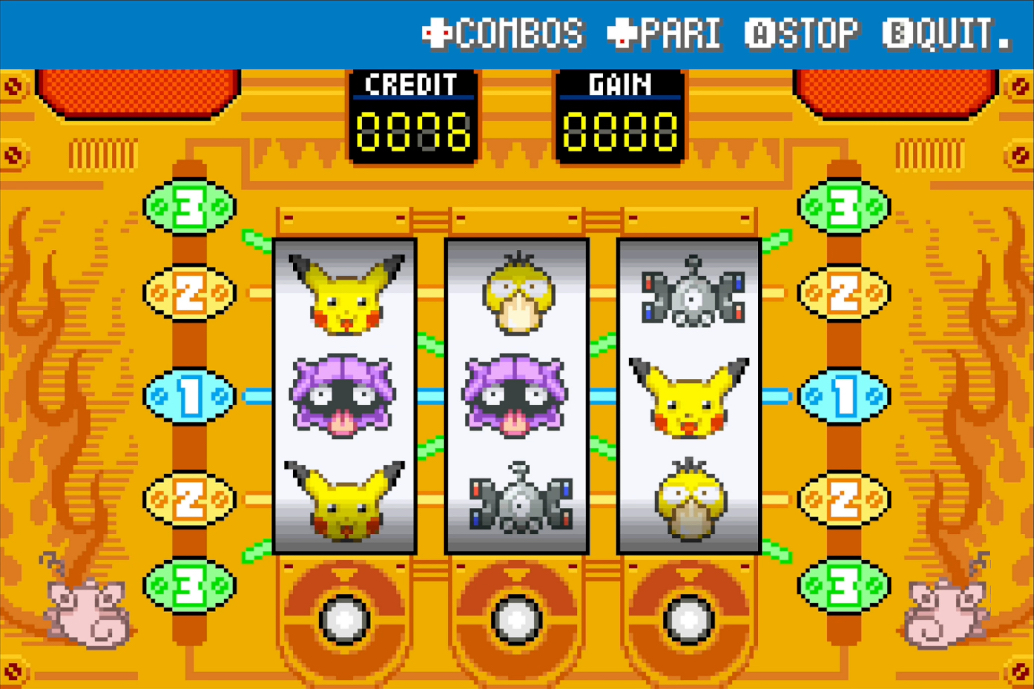Click the stop button beneath the Magnemite-Pikachu-Psyduck reel
The image size is (1034, 689).
click(x=689, y=619)
